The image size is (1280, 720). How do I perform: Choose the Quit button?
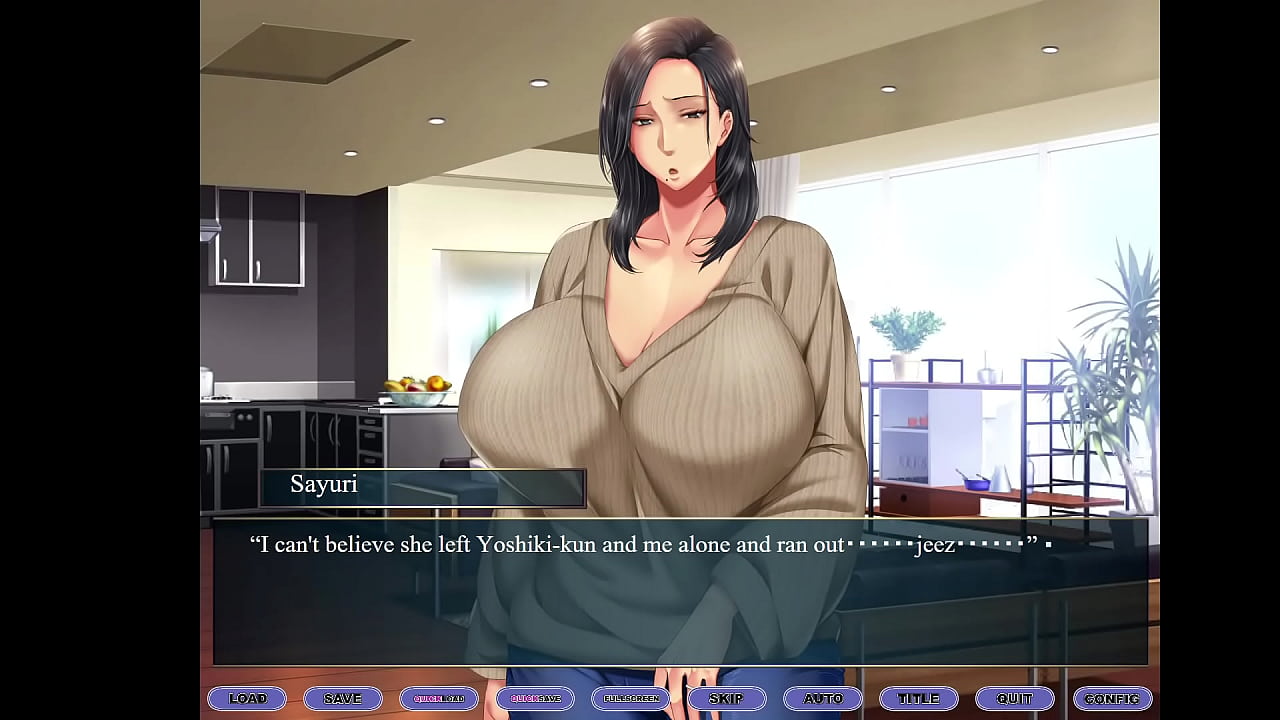click(x=1015, y=698)
